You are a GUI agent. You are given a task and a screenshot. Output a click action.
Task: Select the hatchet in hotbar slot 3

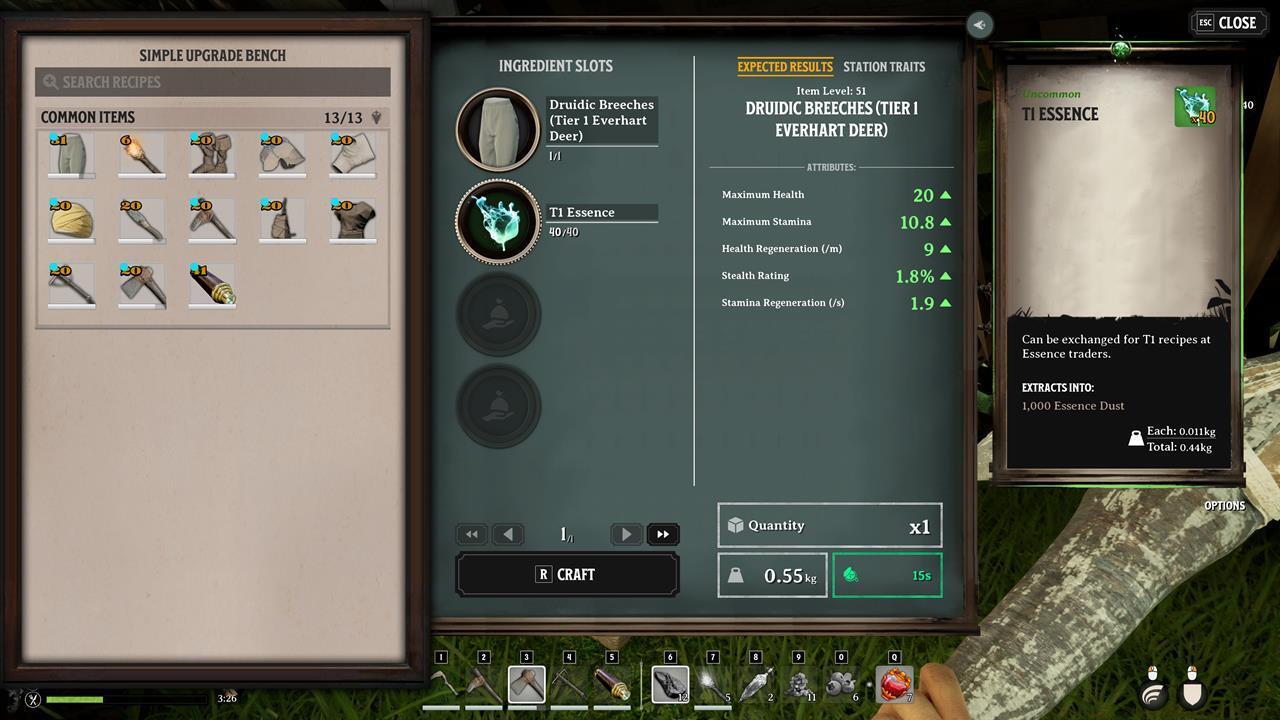click(x=528, y=684)
